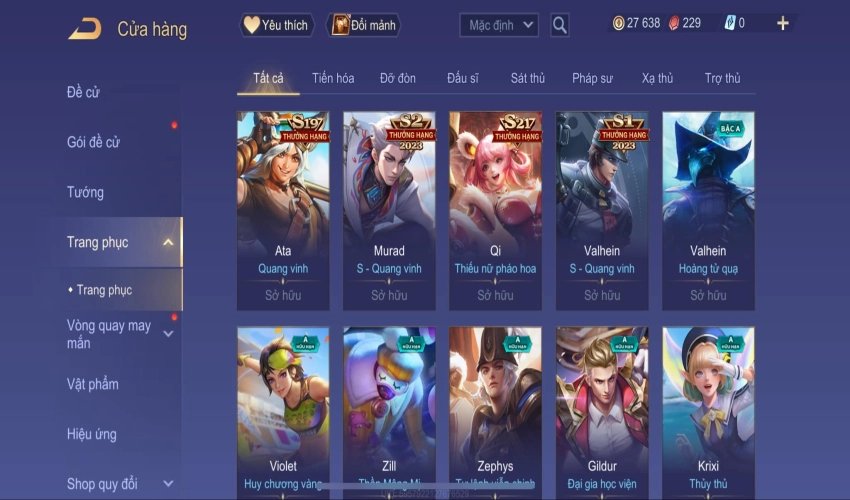Click the magnifying glass search button
The height and width of the screenshot is (500, 850).
(560, 25)
